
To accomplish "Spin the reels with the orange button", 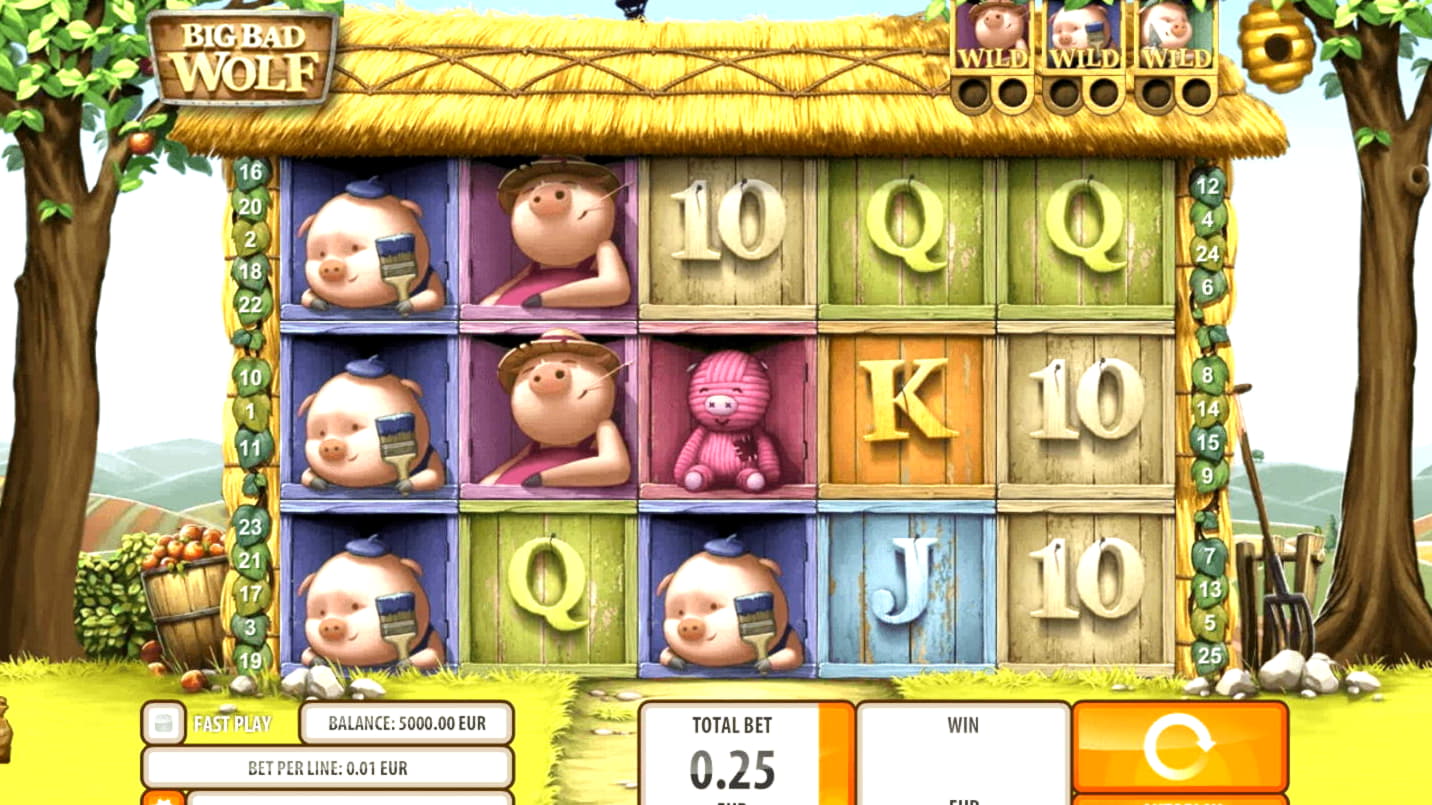I will [1179, 747].
